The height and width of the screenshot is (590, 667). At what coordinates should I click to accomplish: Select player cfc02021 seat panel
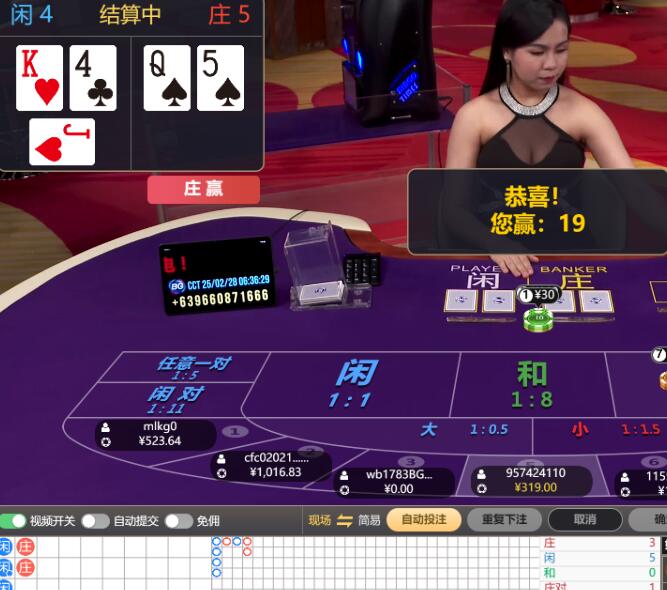pos(272,465)
